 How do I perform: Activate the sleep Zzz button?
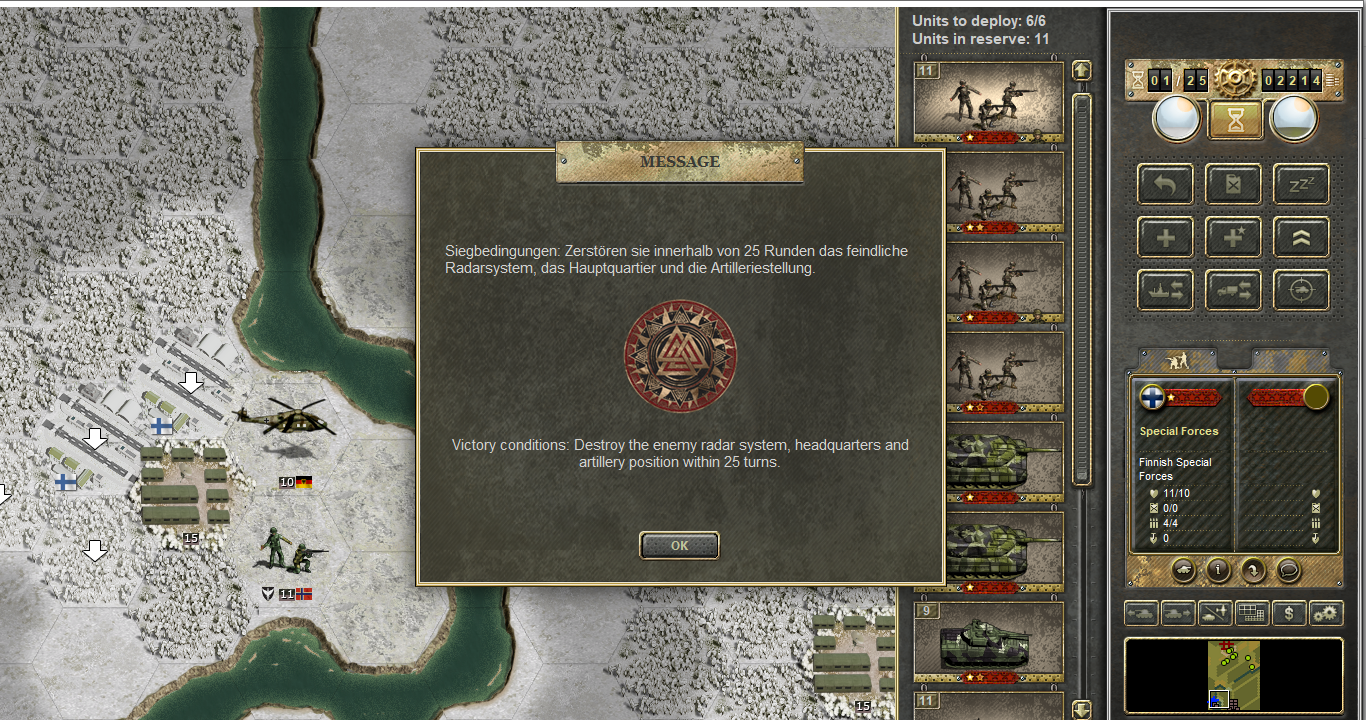point(1300,184)
